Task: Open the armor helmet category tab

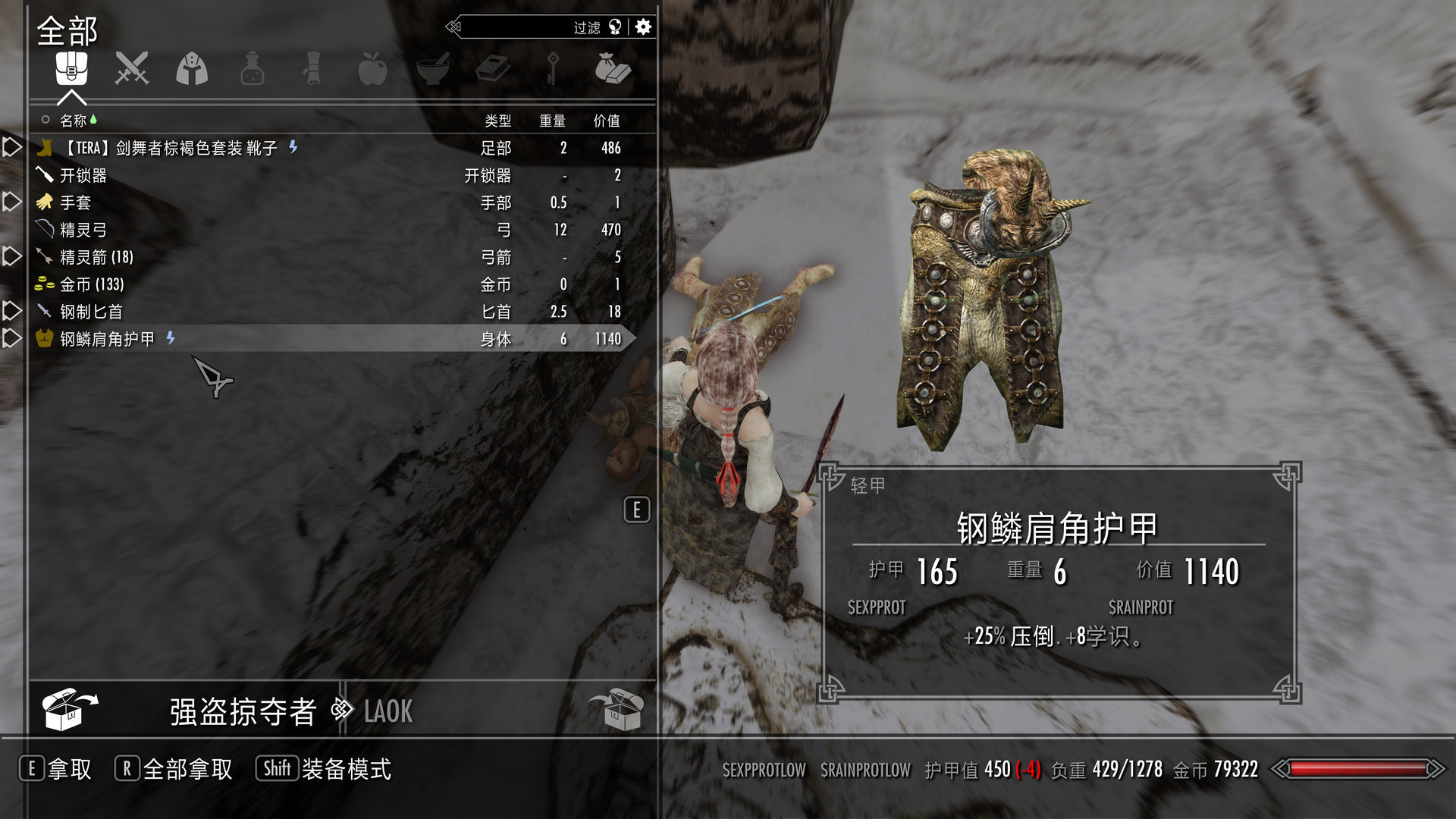Action: coord(192,69)
